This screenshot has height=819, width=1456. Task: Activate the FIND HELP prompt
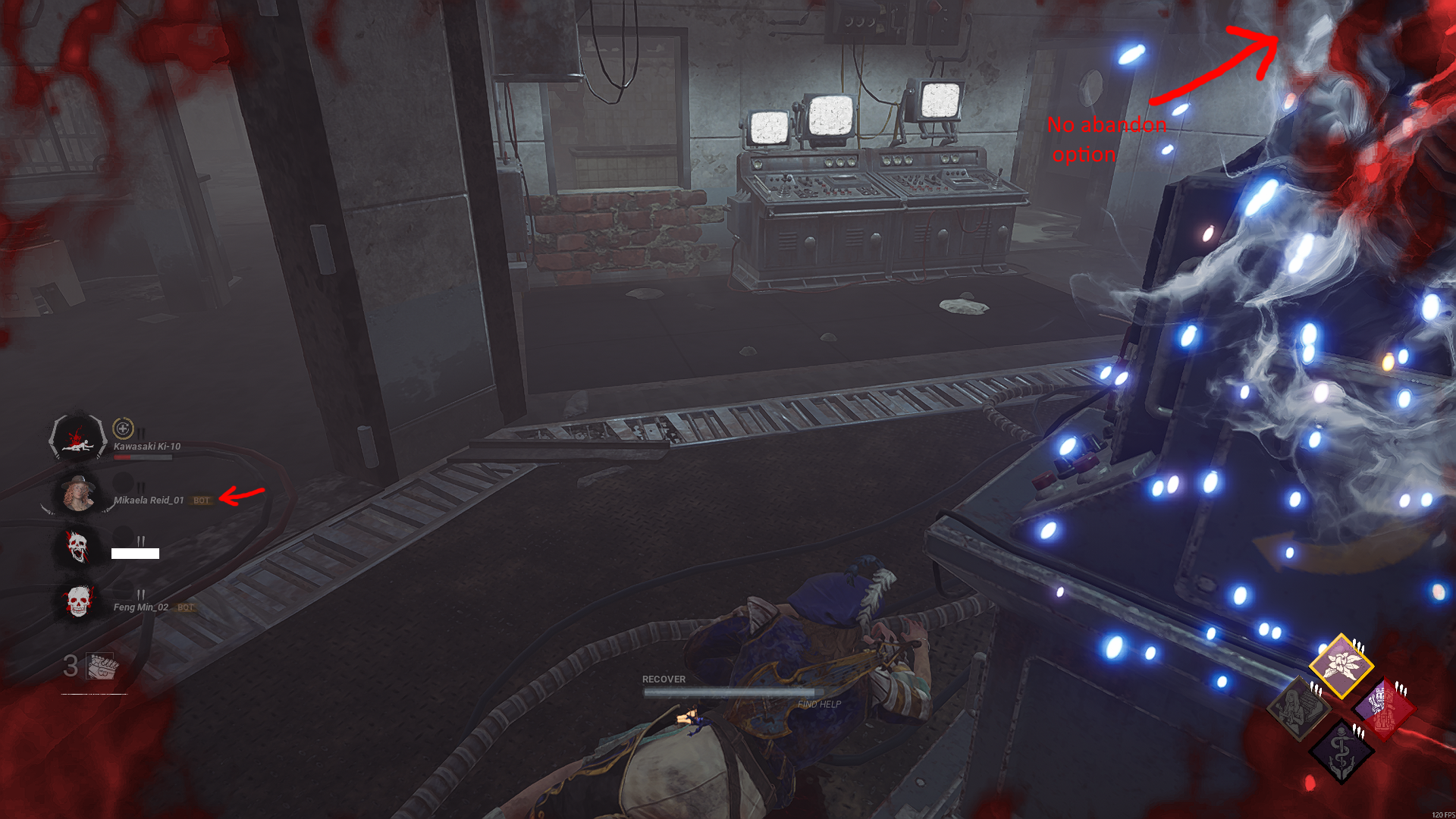coord(819,705)
